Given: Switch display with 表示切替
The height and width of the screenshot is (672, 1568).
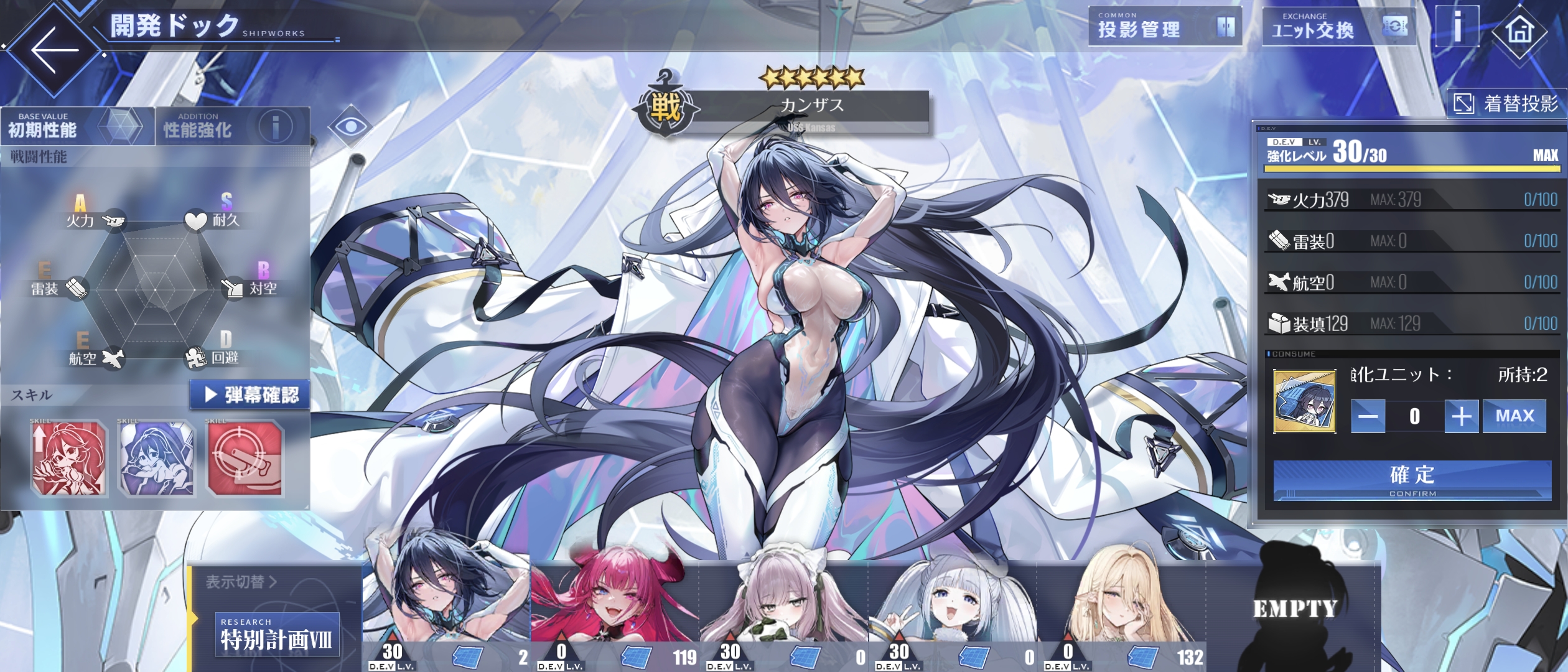Looking at the screenshot, I should [x=241, y=582].
